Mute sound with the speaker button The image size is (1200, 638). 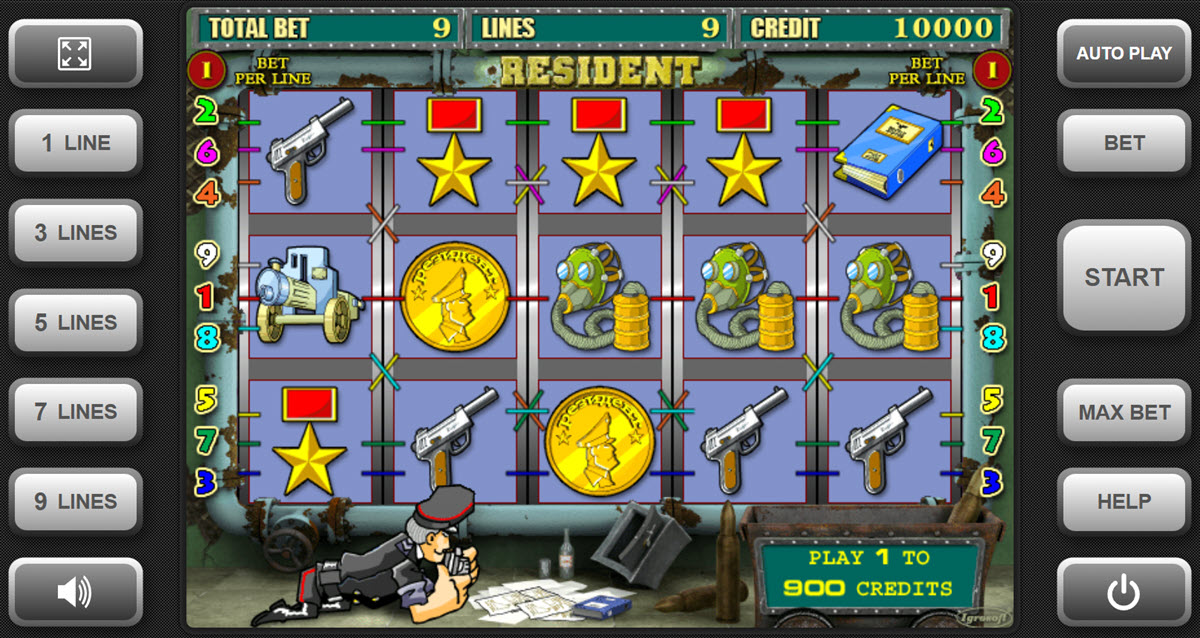tap(75, 592)
